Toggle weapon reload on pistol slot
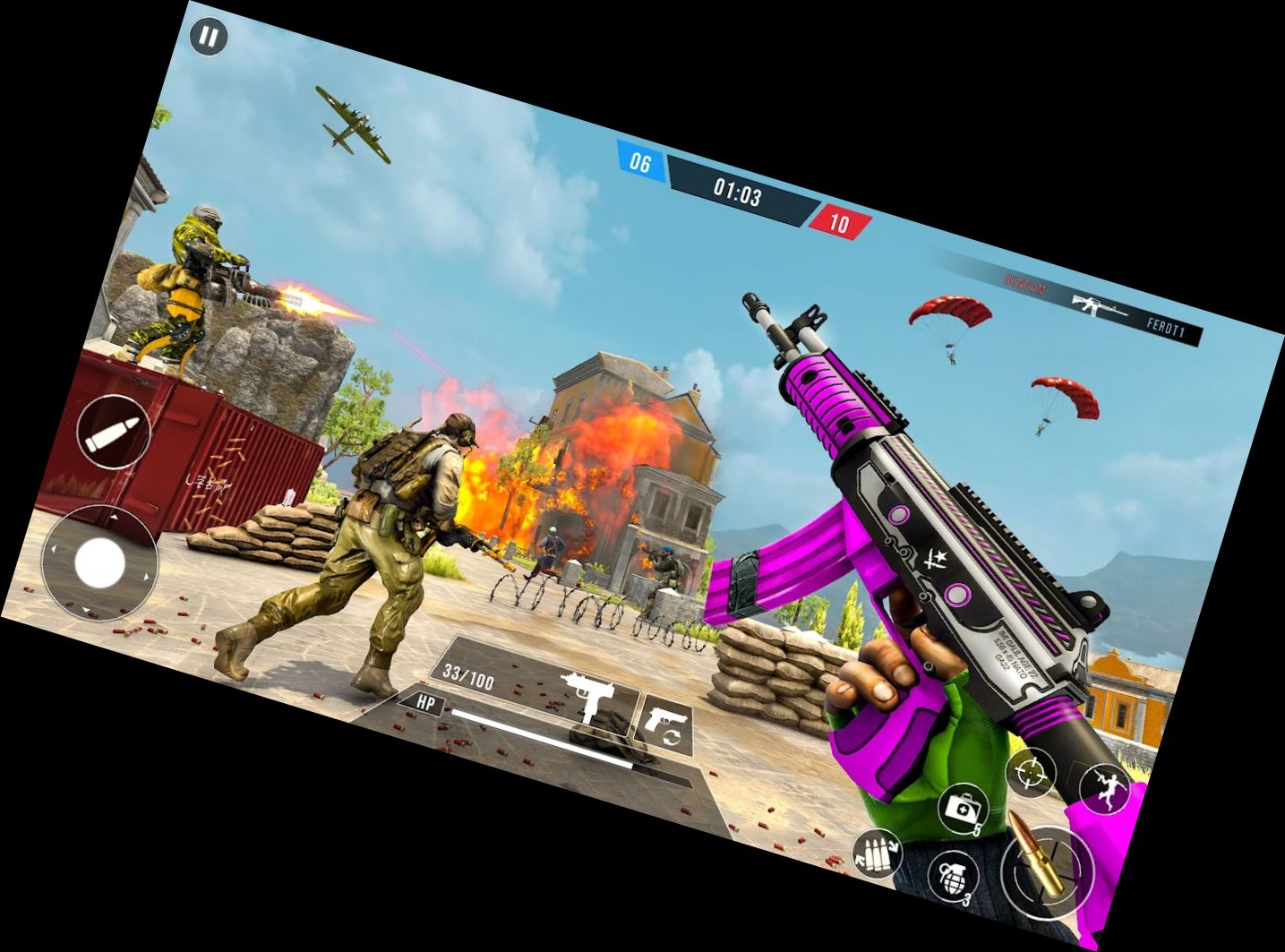1285x952 pixels. (x=671, y=736)
